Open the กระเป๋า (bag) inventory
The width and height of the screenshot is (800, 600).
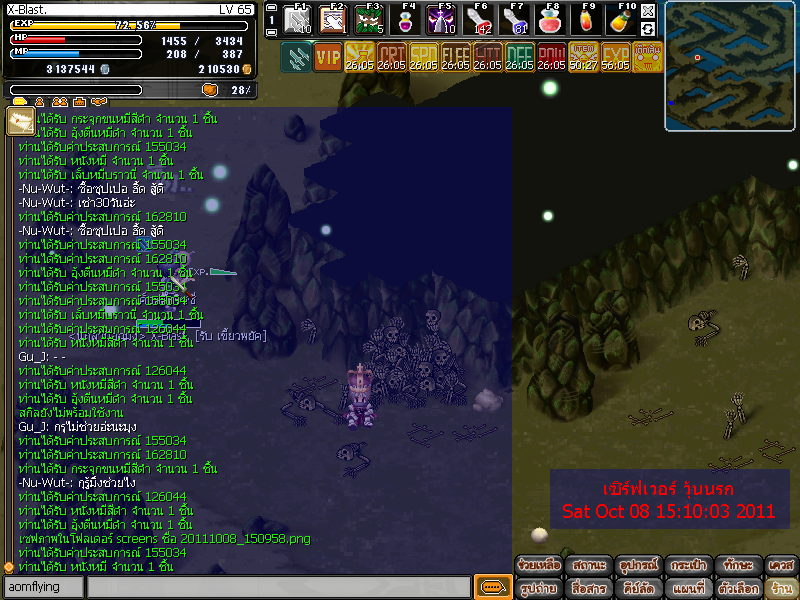(687, 566)
